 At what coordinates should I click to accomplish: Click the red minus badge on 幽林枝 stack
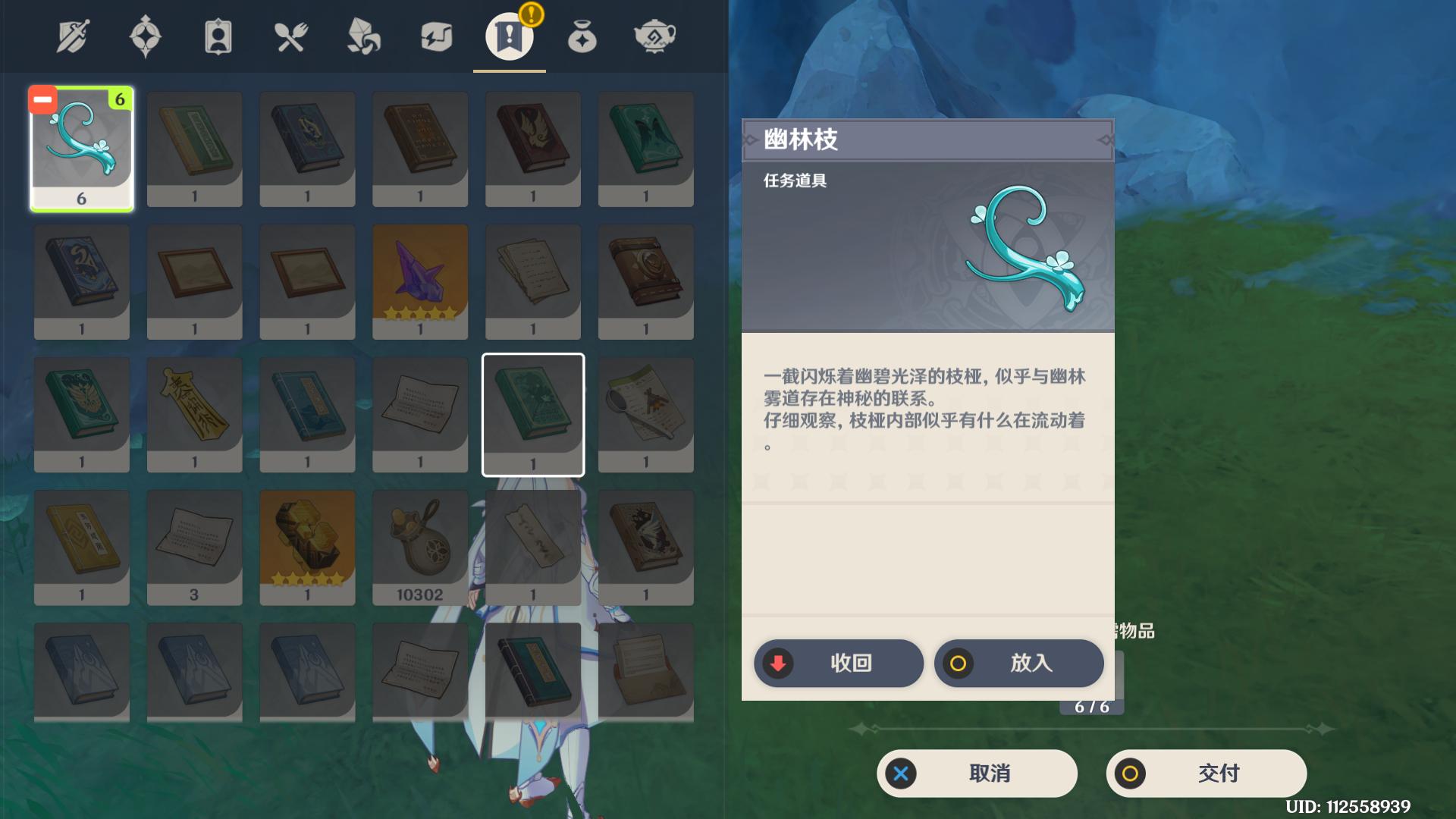point(42,98)
